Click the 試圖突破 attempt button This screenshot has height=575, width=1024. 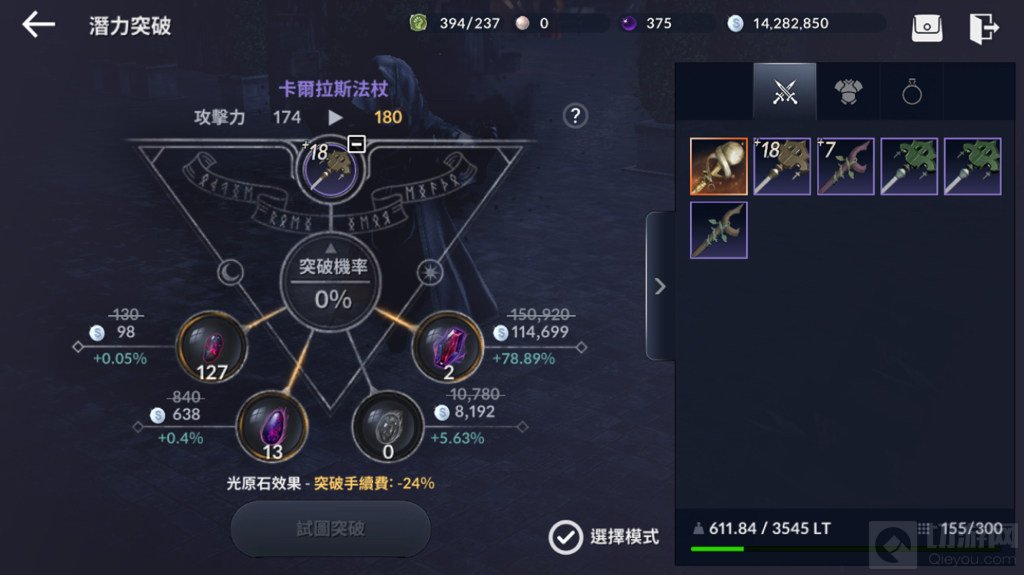click(x=330, y=528)
